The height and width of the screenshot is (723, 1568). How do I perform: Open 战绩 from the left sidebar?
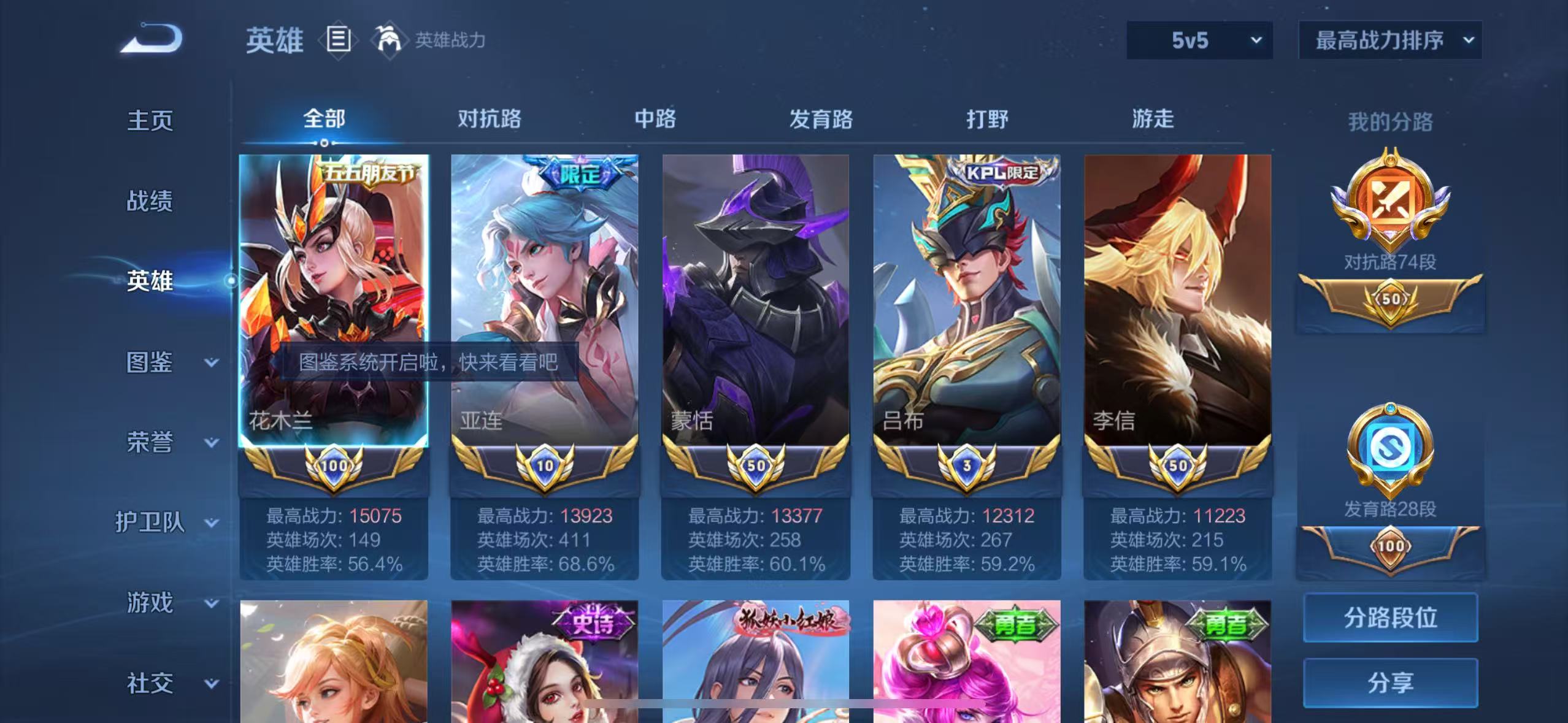point(150,201)
